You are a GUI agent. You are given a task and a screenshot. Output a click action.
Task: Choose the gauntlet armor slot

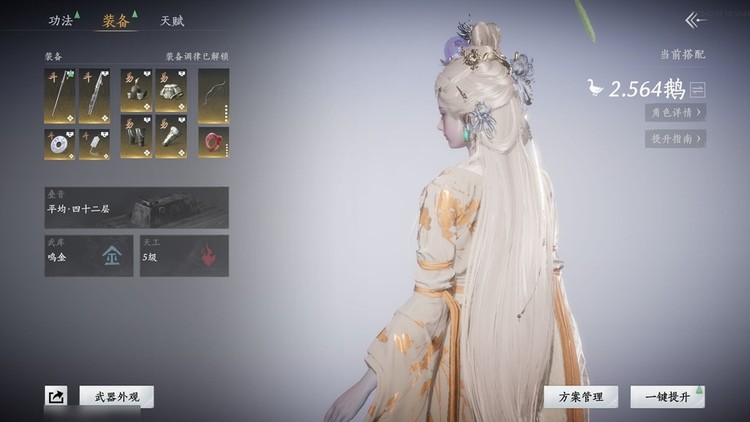171,142
